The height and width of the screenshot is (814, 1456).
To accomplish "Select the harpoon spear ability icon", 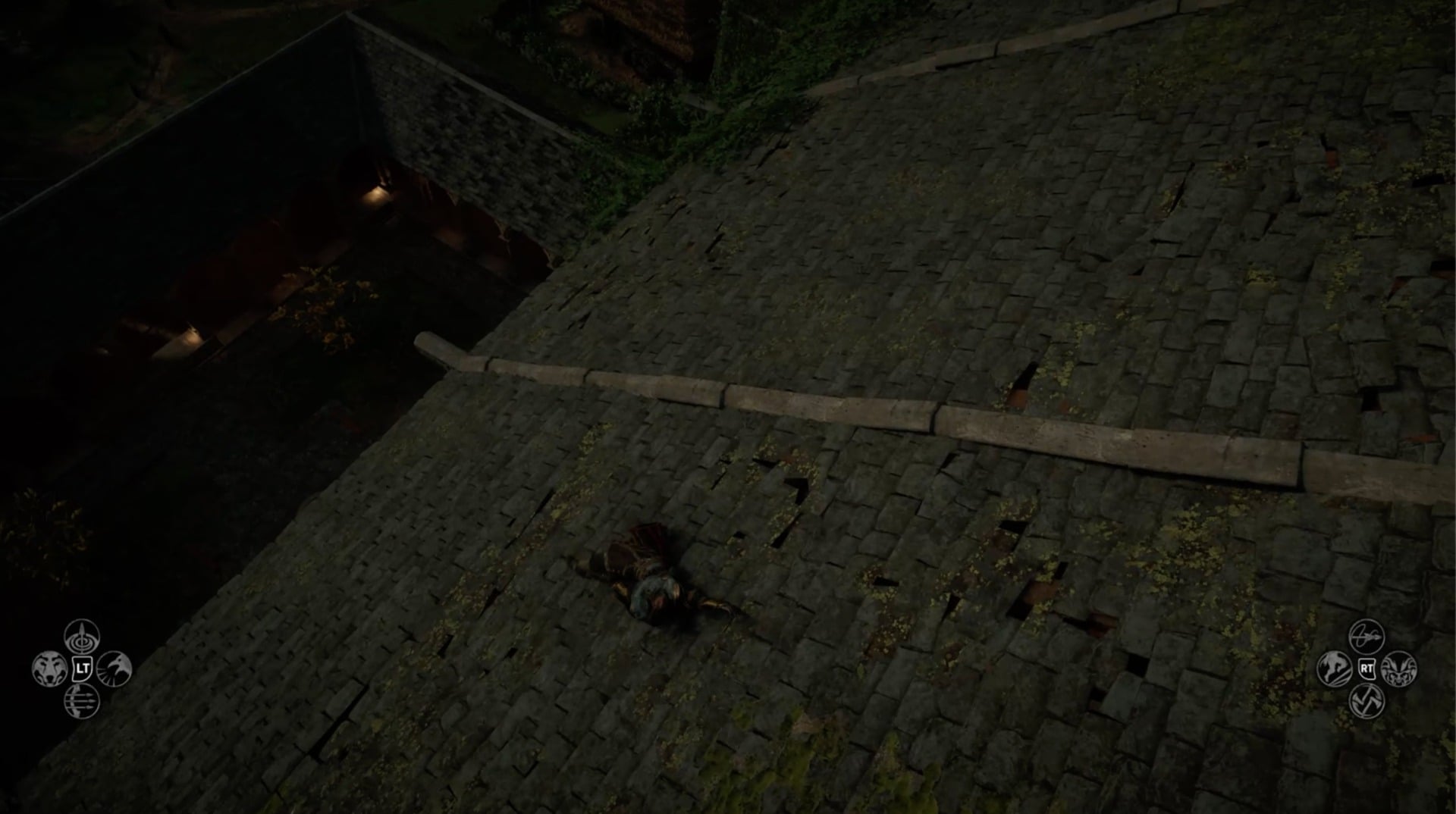I will coord(83,639).
